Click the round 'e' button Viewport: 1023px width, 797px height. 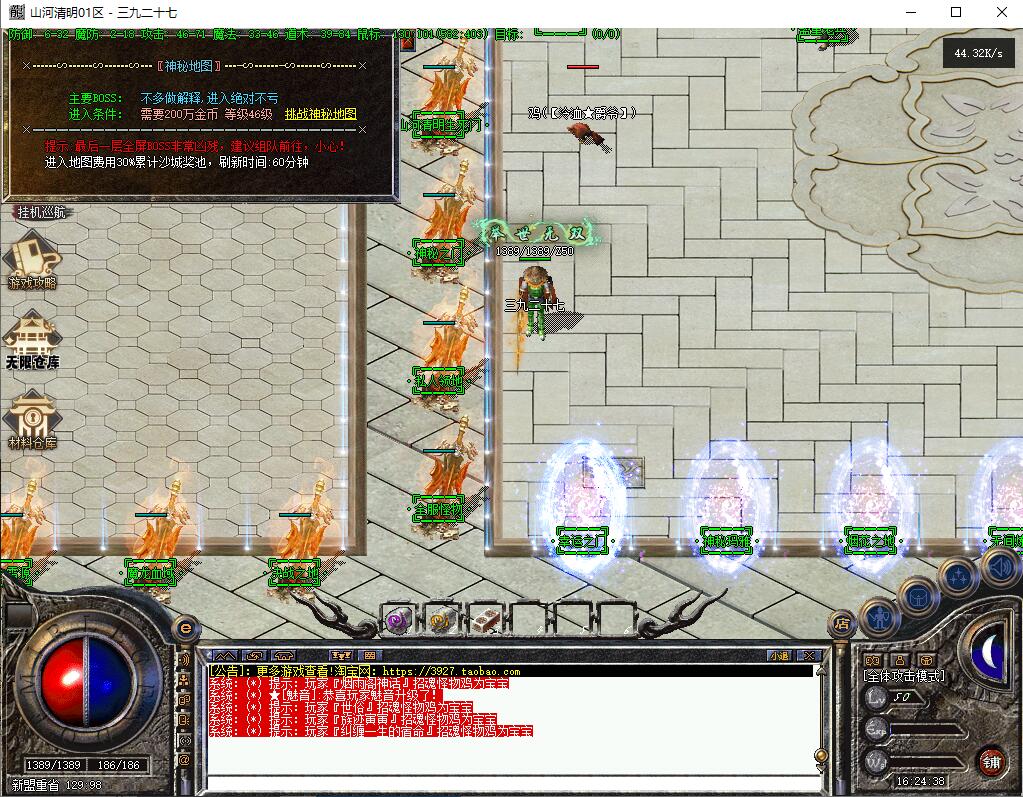(x=185, y=627)
